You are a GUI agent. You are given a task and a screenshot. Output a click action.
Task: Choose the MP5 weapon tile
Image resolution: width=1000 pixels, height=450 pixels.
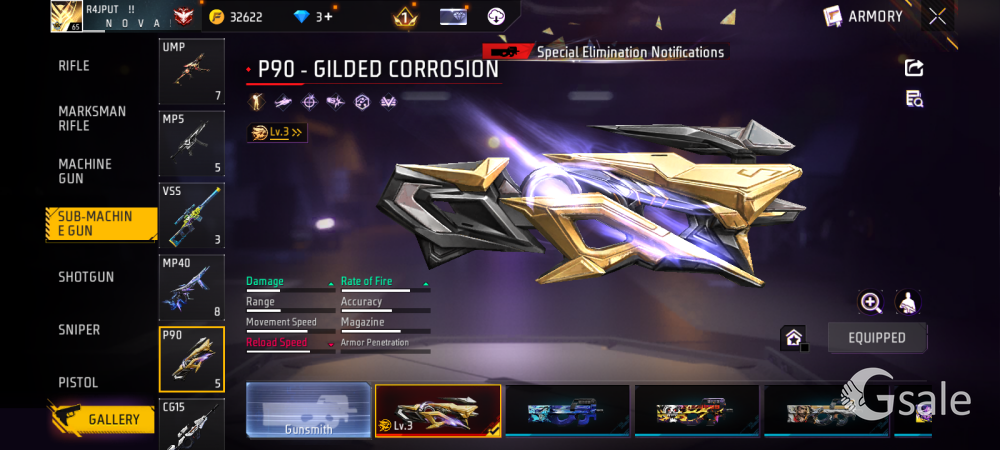pos(191,143)
